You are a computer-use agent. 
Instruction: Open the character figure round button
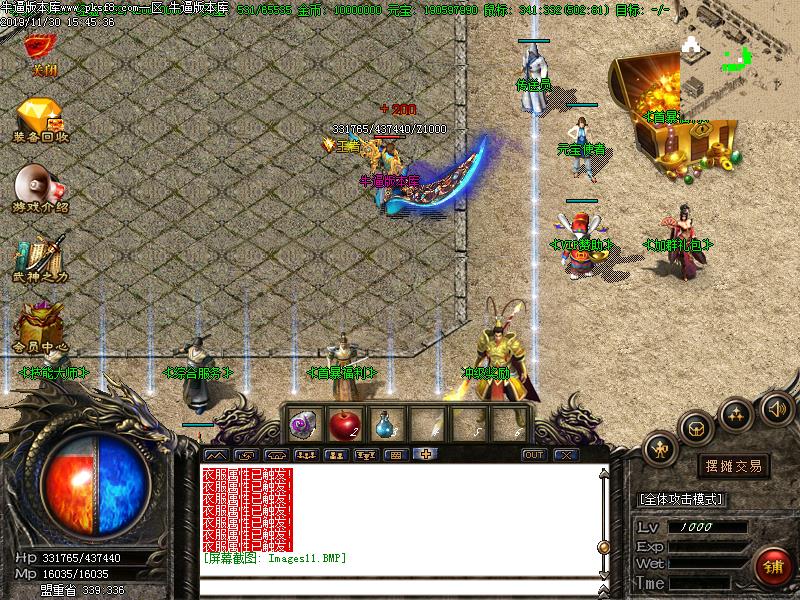pos(660,449)
